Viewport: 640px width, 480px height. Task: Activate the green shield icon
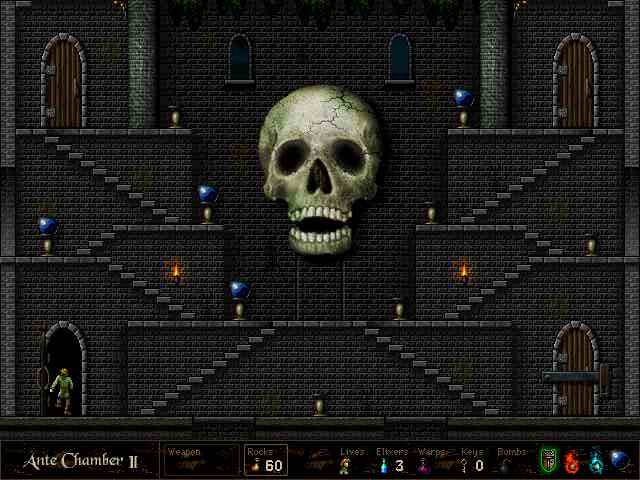click(548, 461)
